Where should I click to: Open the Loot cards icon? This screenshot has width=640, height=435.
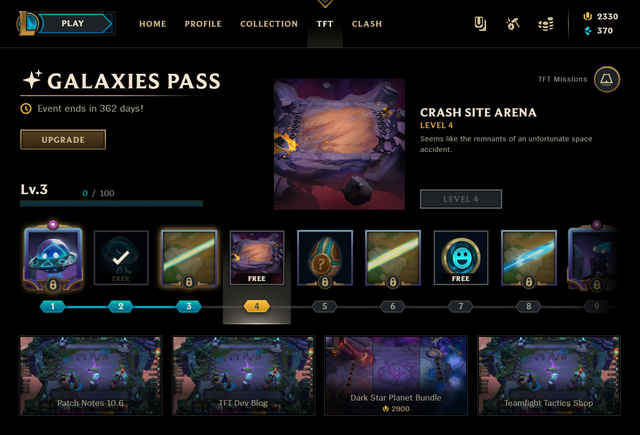tap(480, 23)
